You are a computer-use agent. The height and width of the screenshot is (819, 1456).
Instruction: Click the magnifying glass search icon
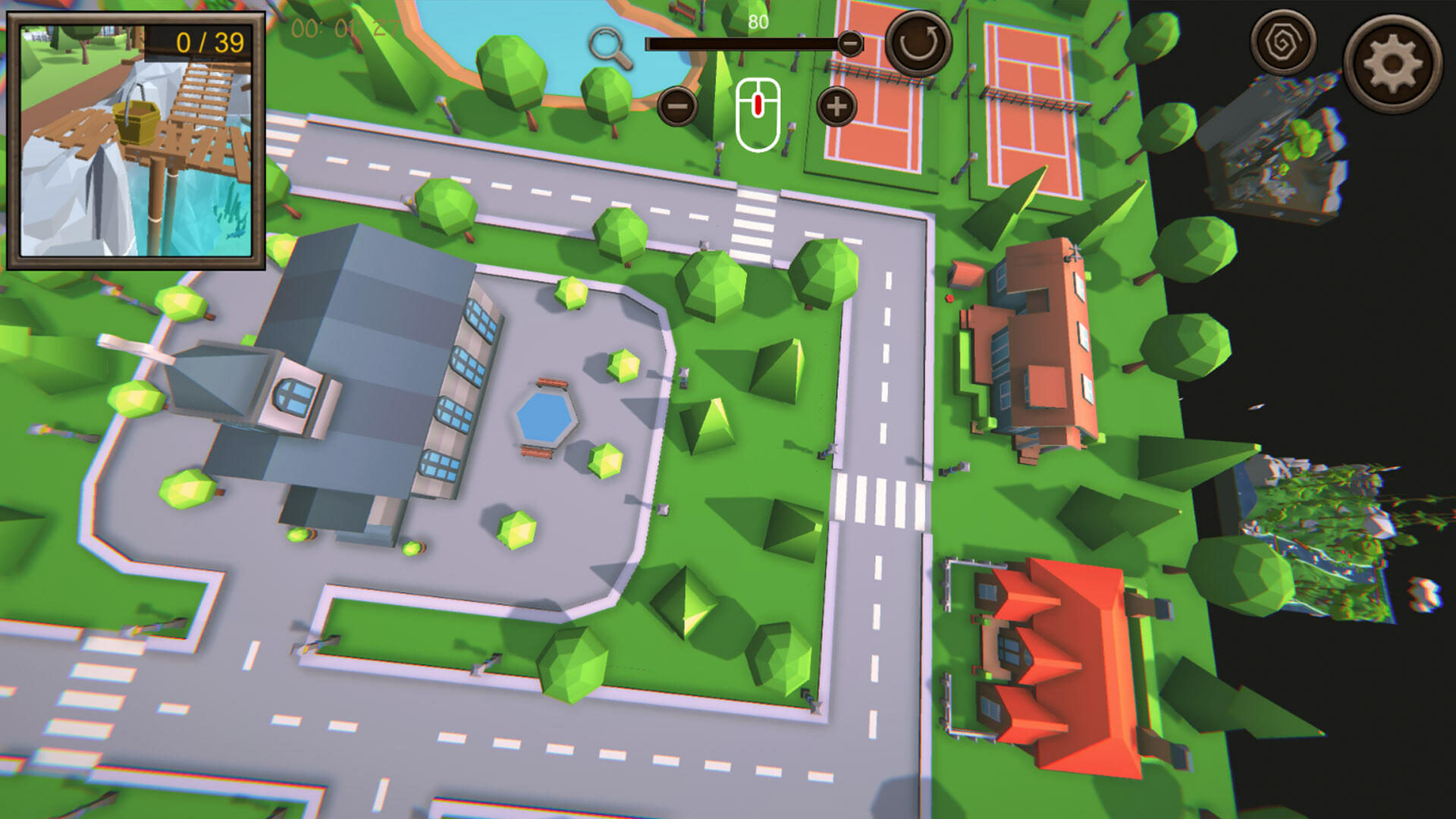point(607,43)
